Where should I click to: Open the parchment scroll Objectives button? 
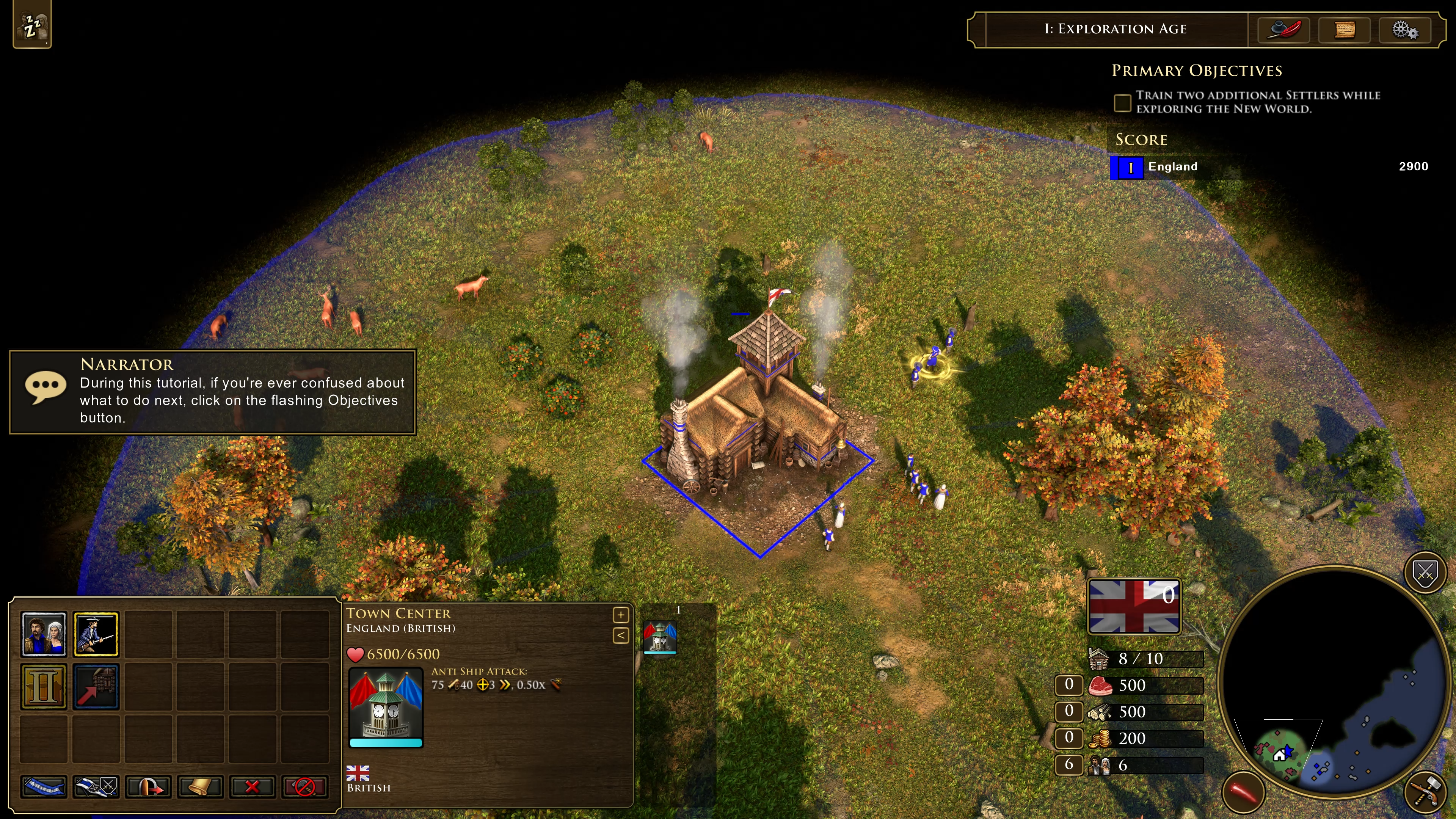(1344, 30)
